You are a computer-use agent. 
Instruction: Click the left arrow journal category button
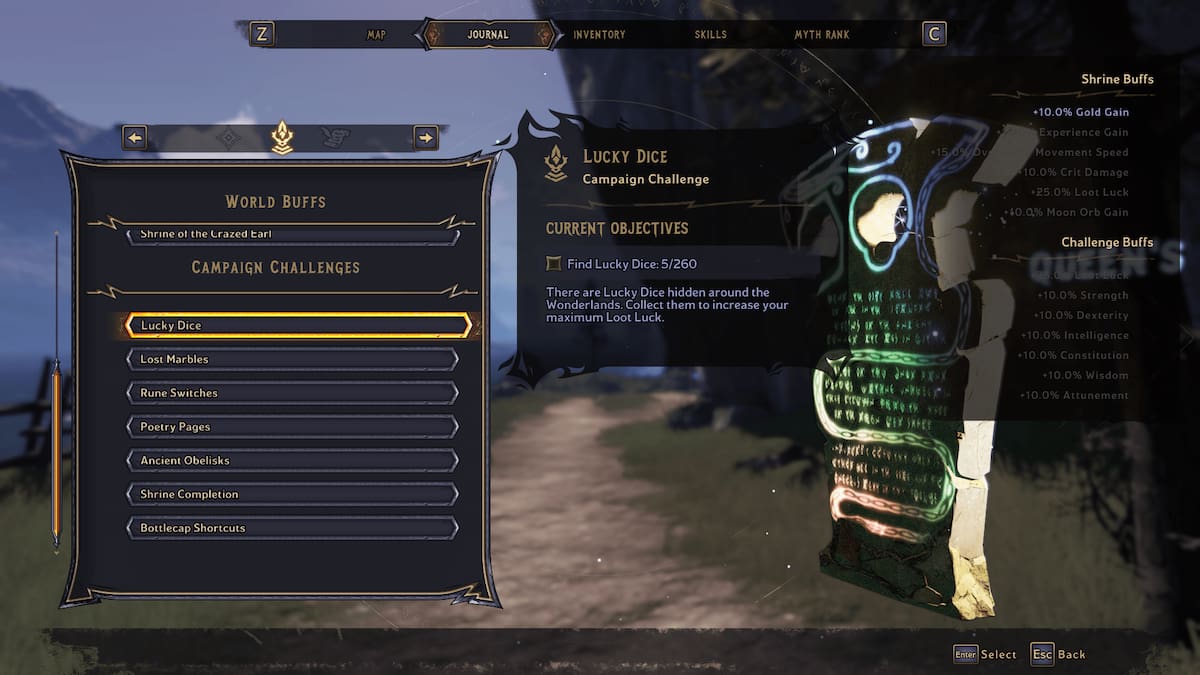tap(135, 138)
